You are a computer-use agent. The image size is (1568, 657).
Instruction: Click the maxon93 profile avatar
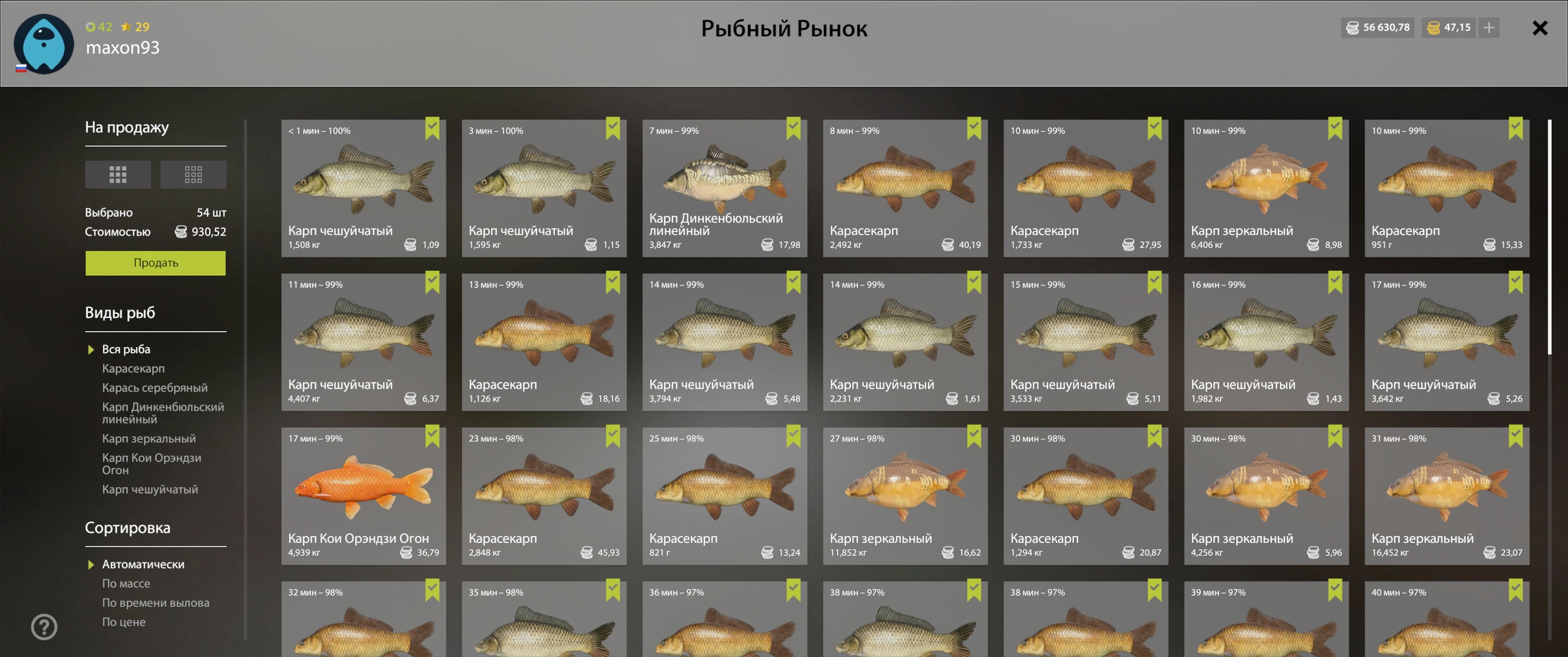(x=43, y=44)
